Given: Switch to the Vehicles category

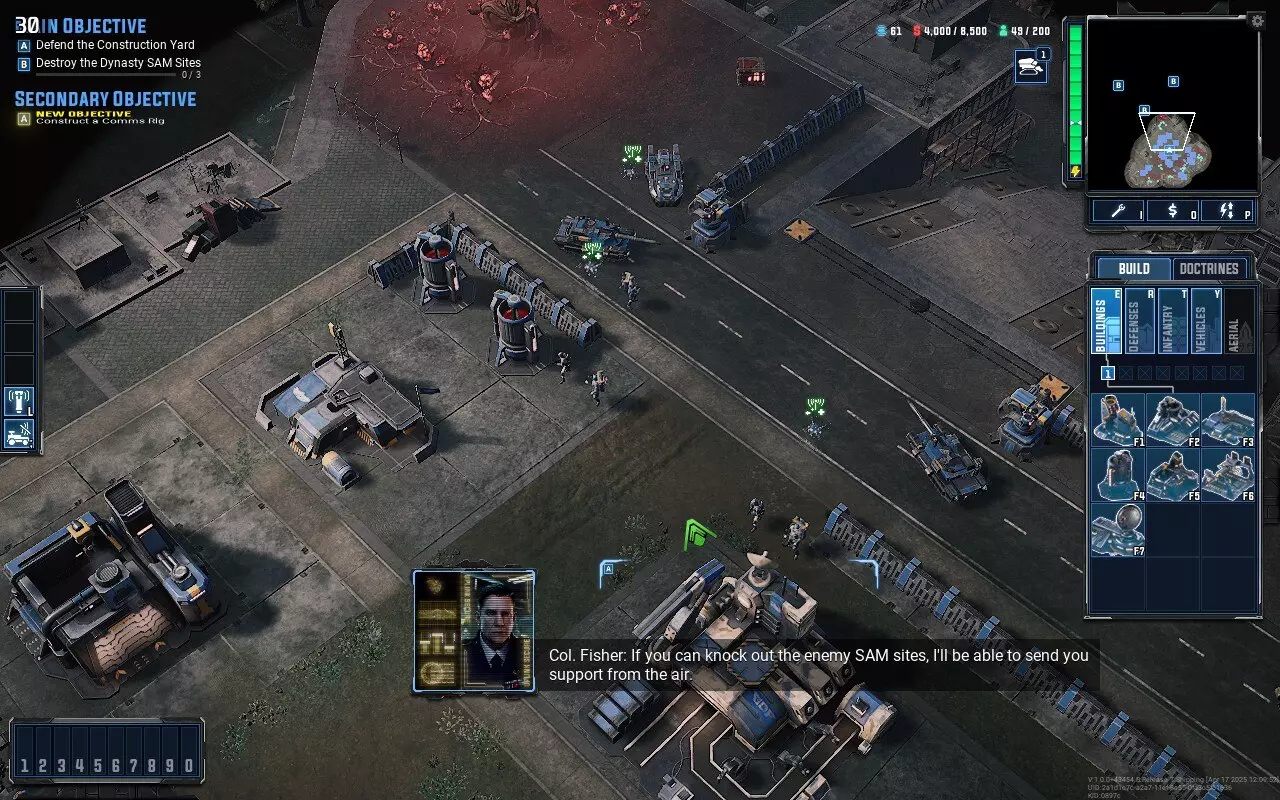Looking at the screenshot, I should point(1204,321).
